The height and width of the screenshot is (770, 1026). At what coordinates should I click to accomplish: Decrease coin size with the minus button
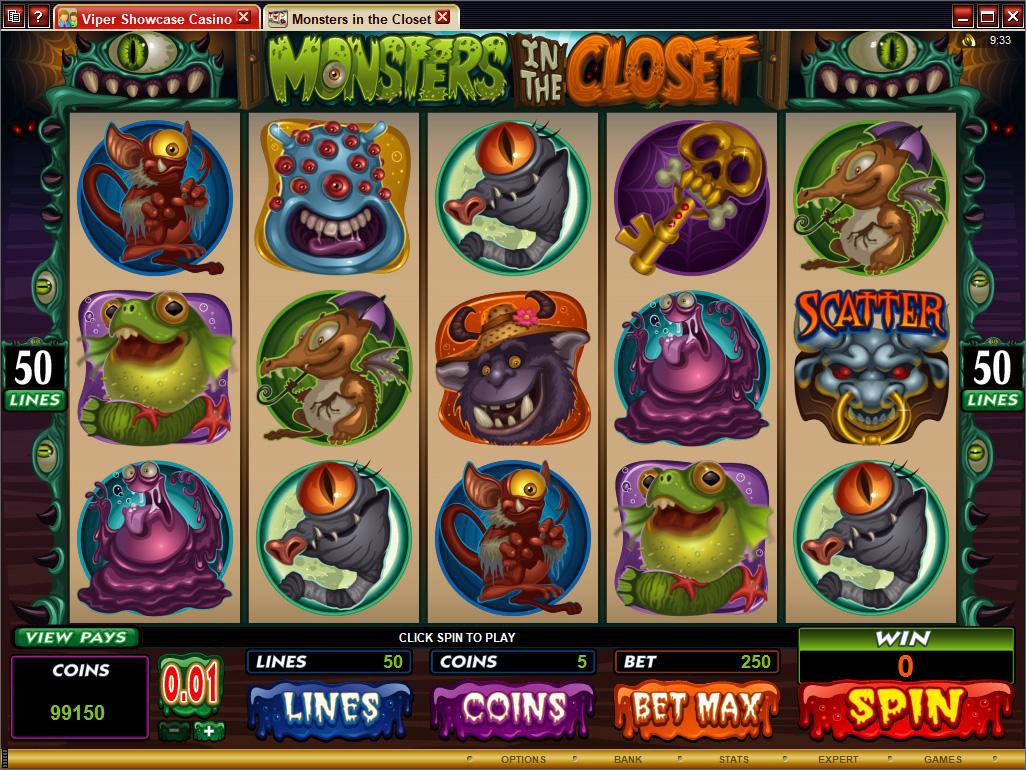point(174,731)
